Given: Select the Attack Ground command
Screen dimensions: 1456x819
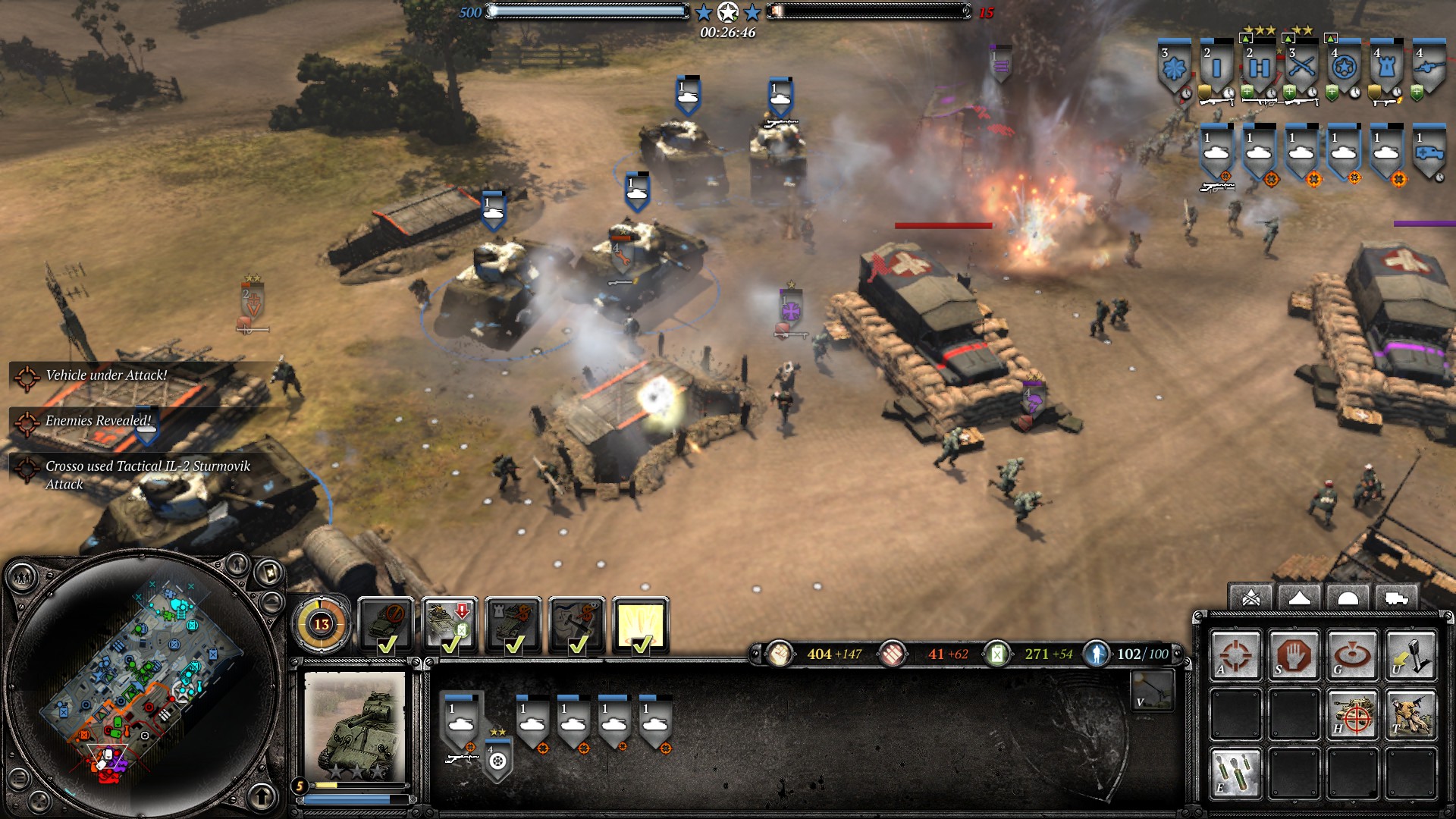Looking at the screenshot, I should pyautogui.click(x=1352, y=654).
